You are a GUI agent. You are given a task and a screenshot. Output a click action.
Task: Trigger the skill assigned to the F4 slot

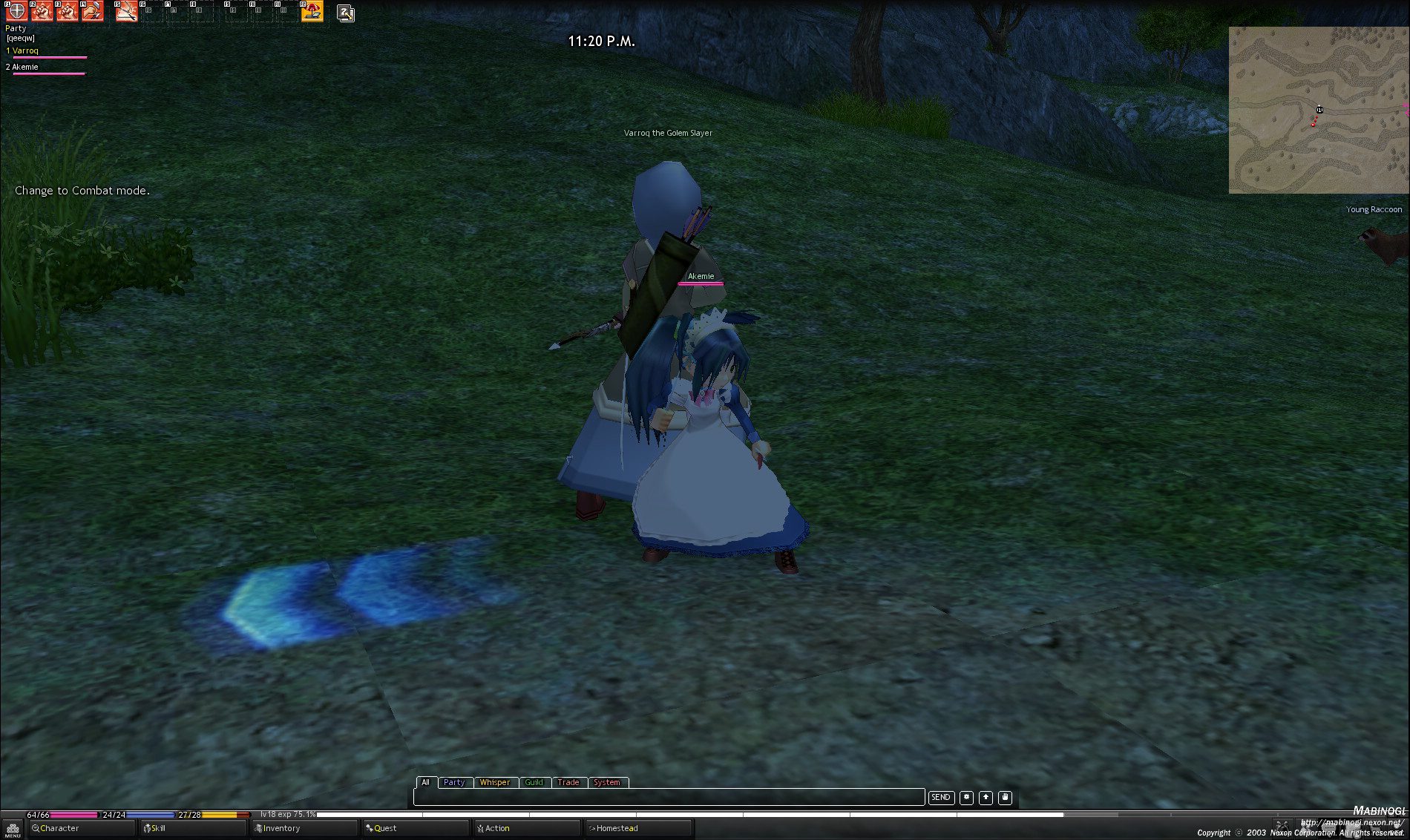93,12
